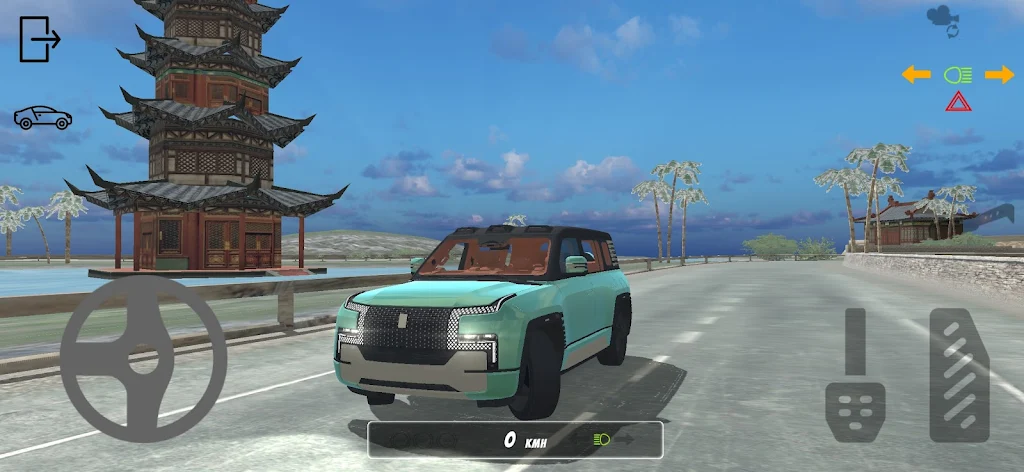This screenshot has height=472, width=1024.
Task: Tap the gas accelerator pedal
Action: (x=959, y=375)
